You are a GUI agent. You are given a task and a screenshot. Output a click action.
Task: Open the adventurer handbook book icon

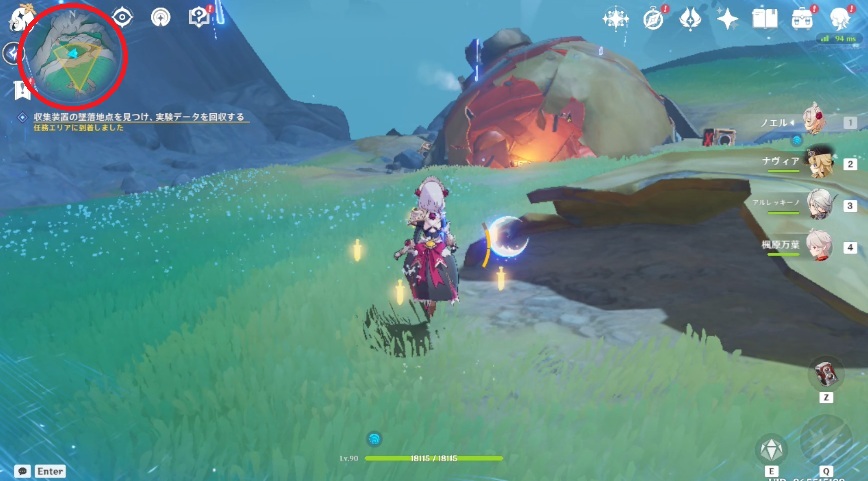[765, 18]
